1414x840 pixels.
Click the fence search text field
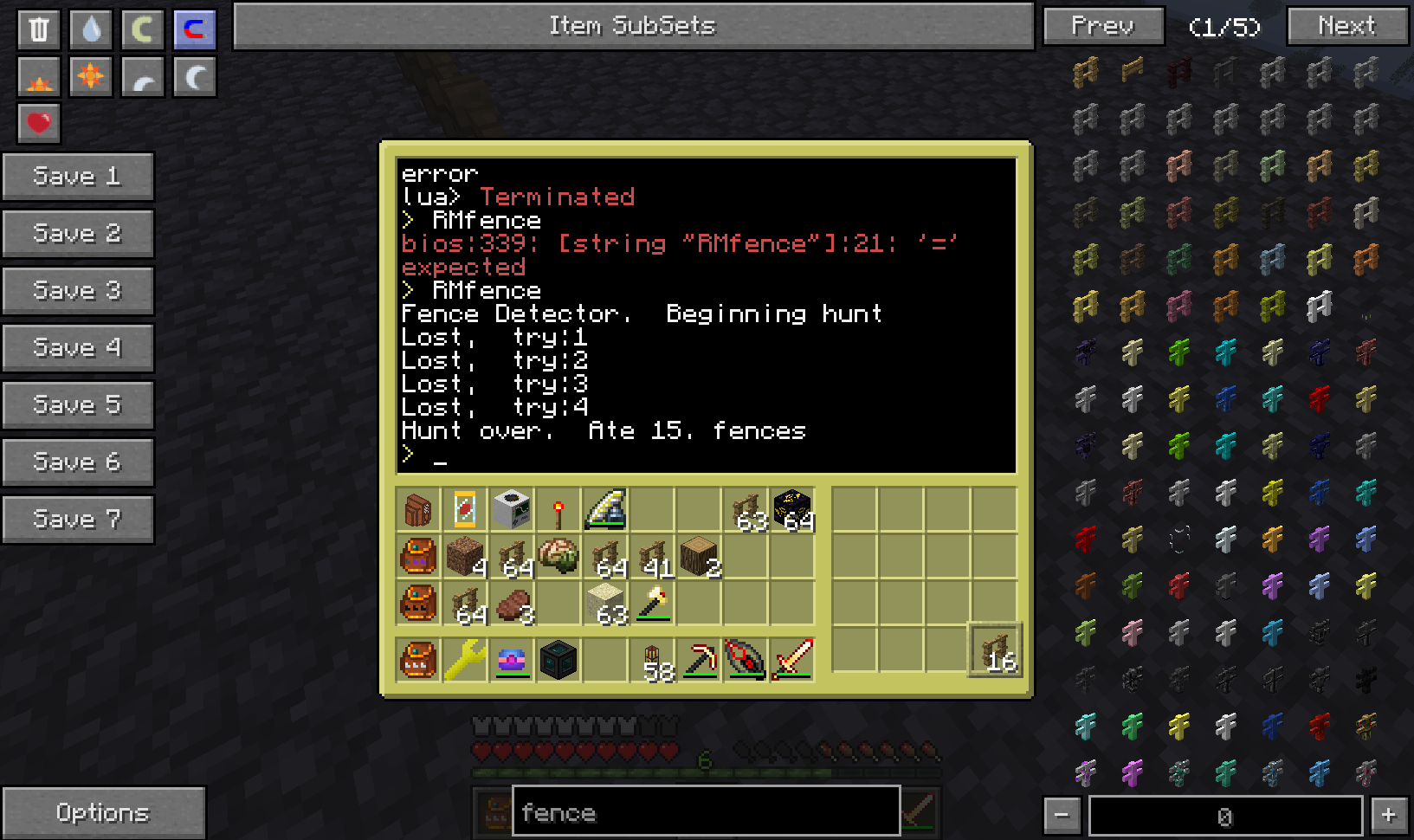pyautogui.click(x=706, y=812)
